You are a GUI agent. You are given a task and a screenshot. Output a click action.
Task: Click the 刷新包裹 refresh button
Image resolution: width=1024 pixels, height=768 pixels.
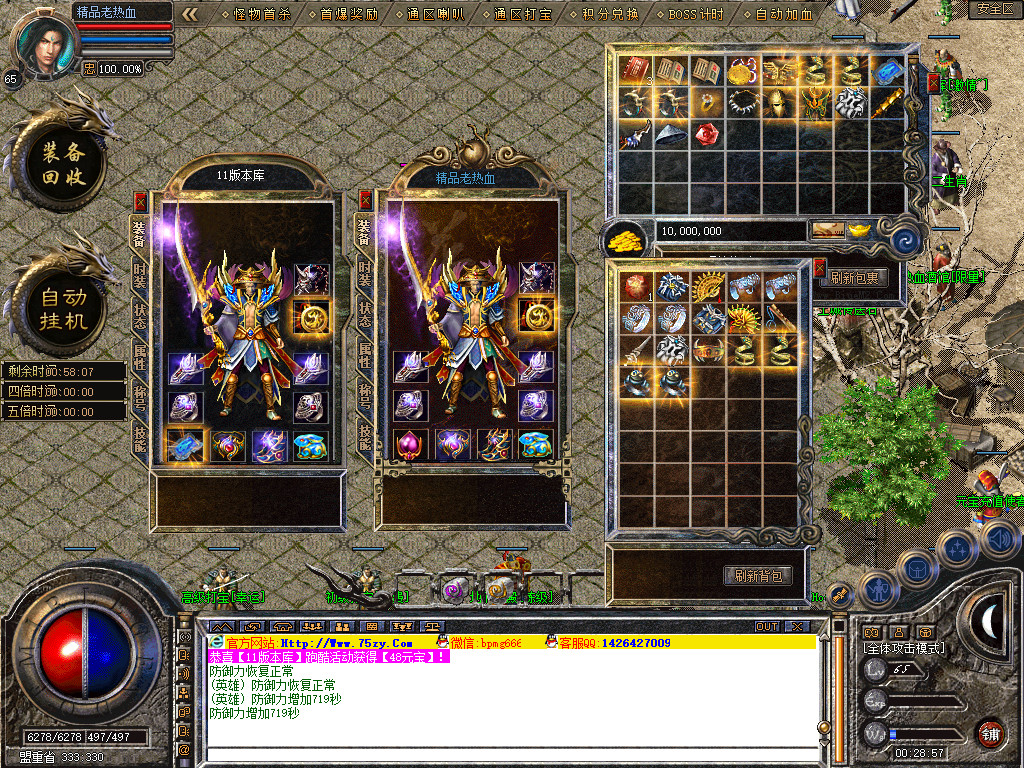tap(854, 278)
